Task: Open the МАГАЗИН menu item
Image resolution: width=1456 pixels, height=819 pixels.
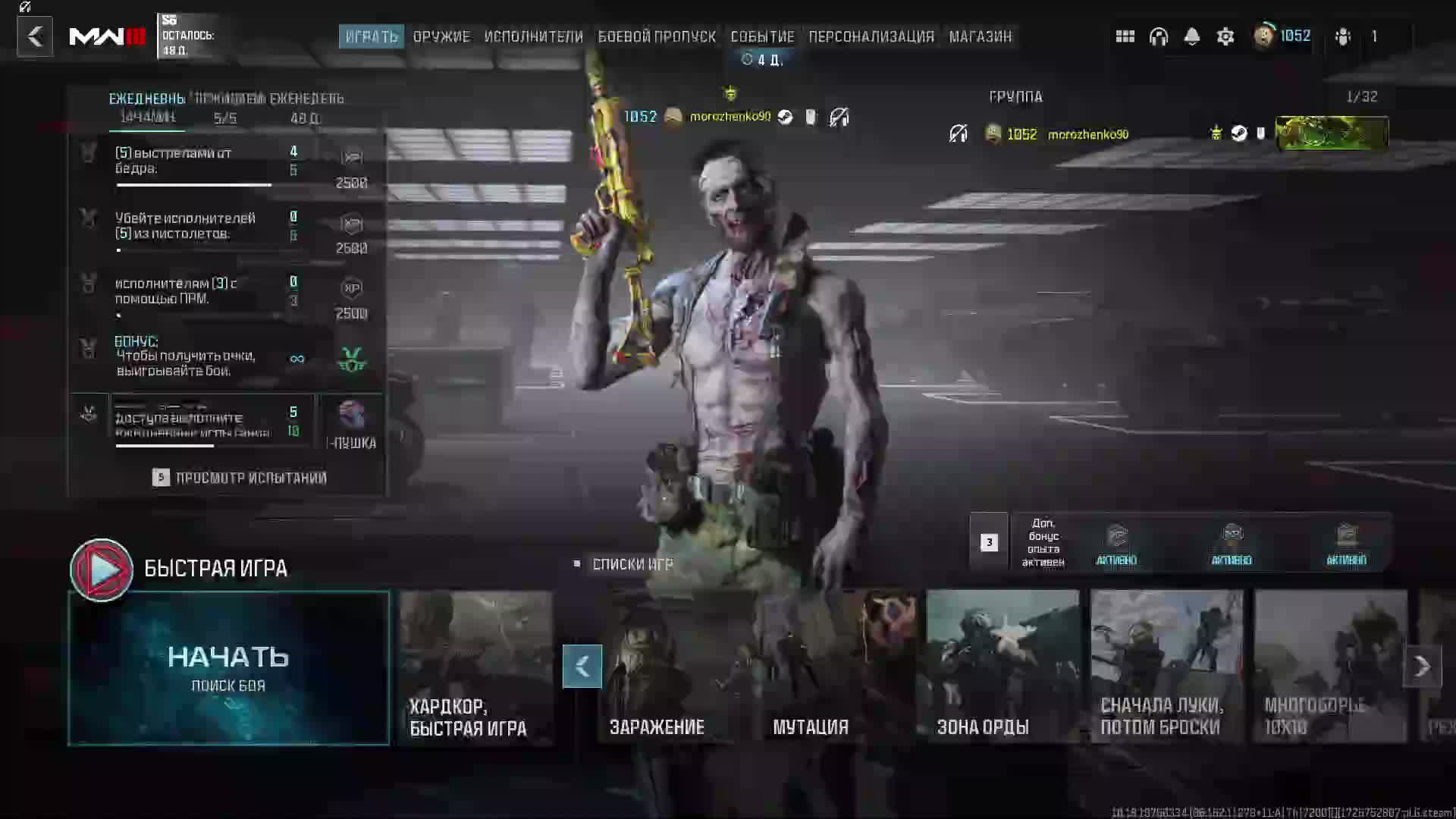Action: (x=981, y=36)
